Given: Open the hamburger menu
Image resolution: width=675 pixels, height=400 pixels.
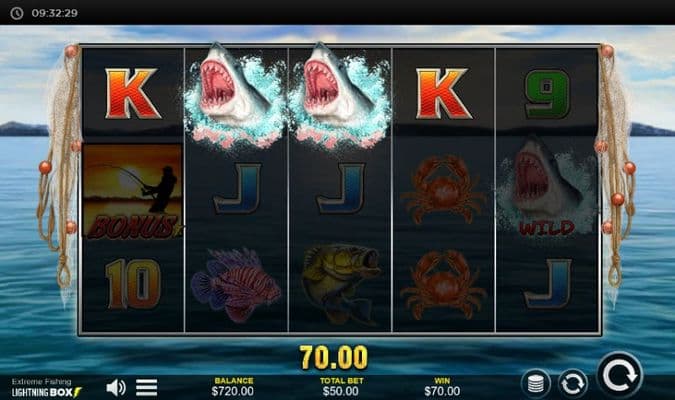Looking at the screenshot, I should (147, 386).
